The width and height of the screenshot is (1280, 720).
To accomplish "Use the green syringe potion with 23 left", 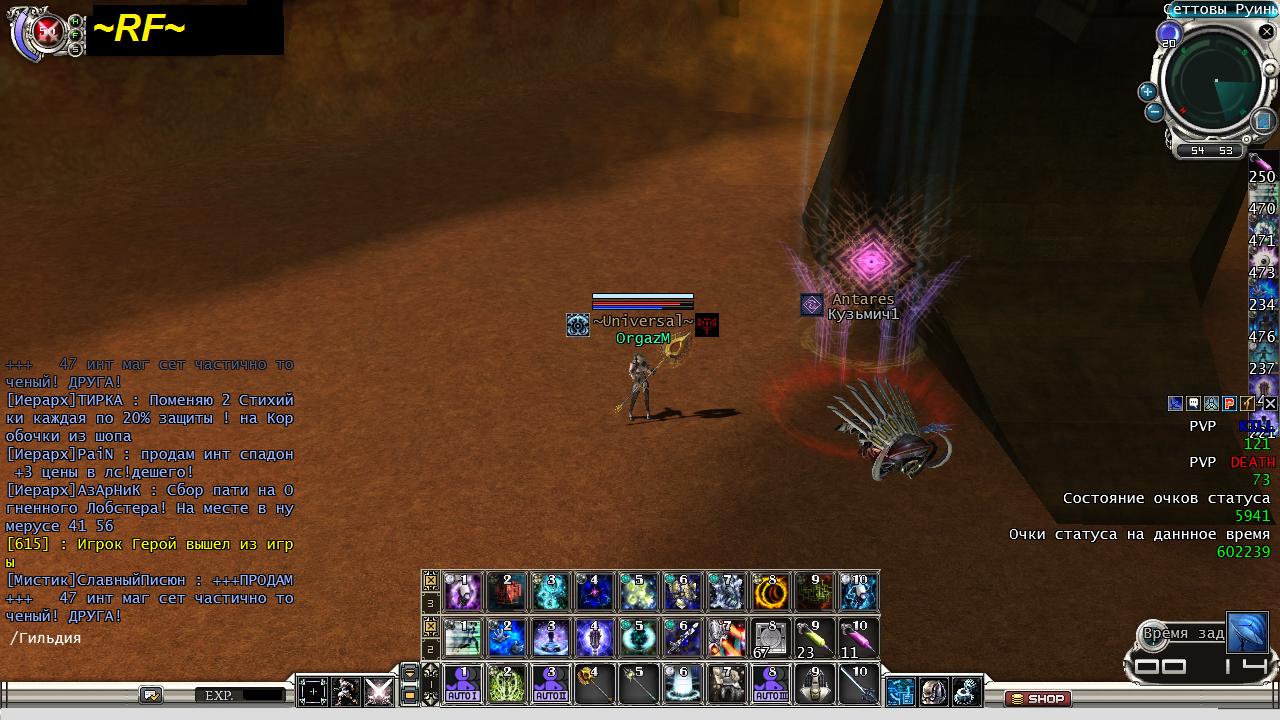I will [812, 638].
